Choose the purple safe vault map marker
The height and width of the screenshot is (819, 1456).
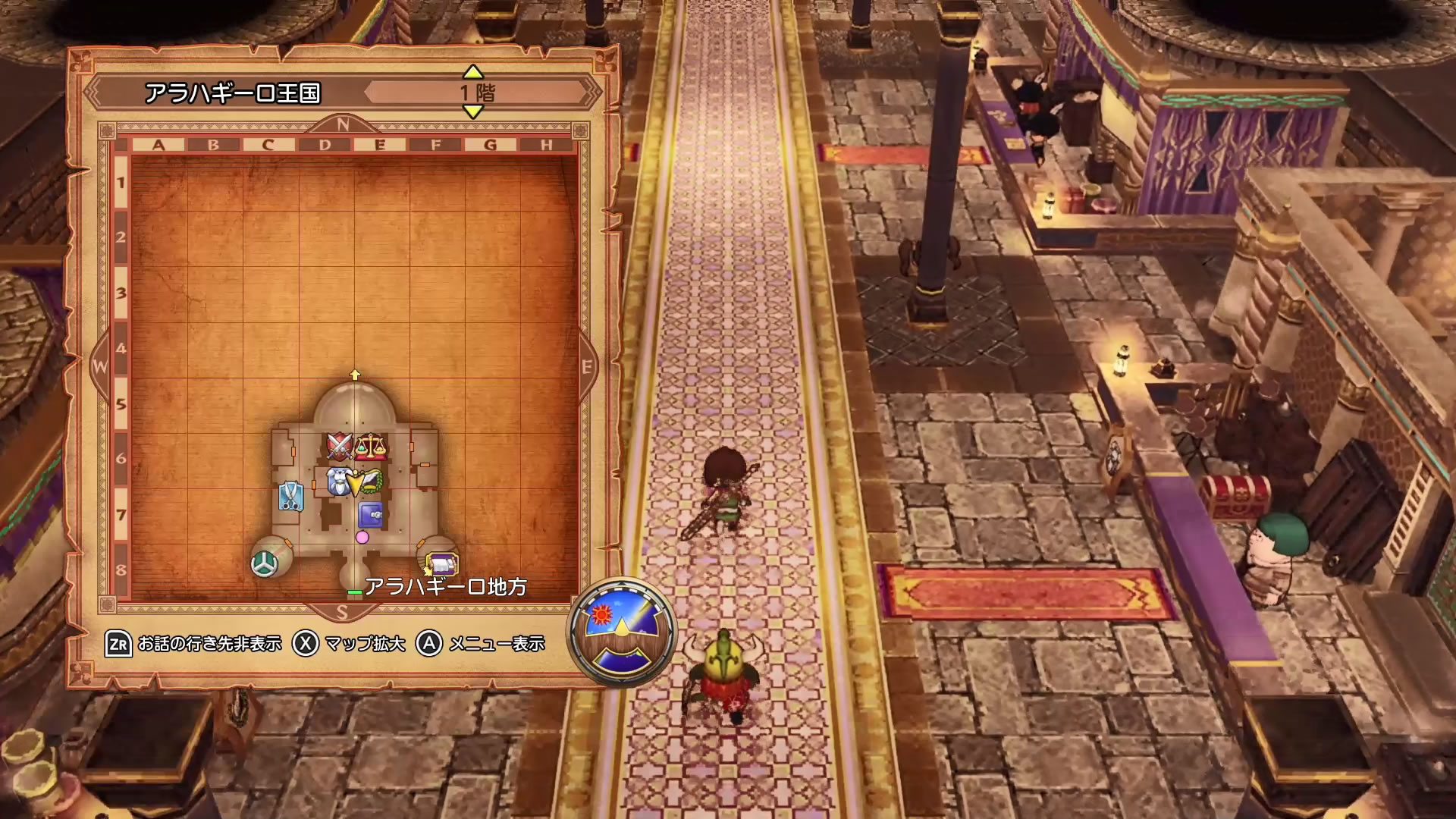(370, 515)
